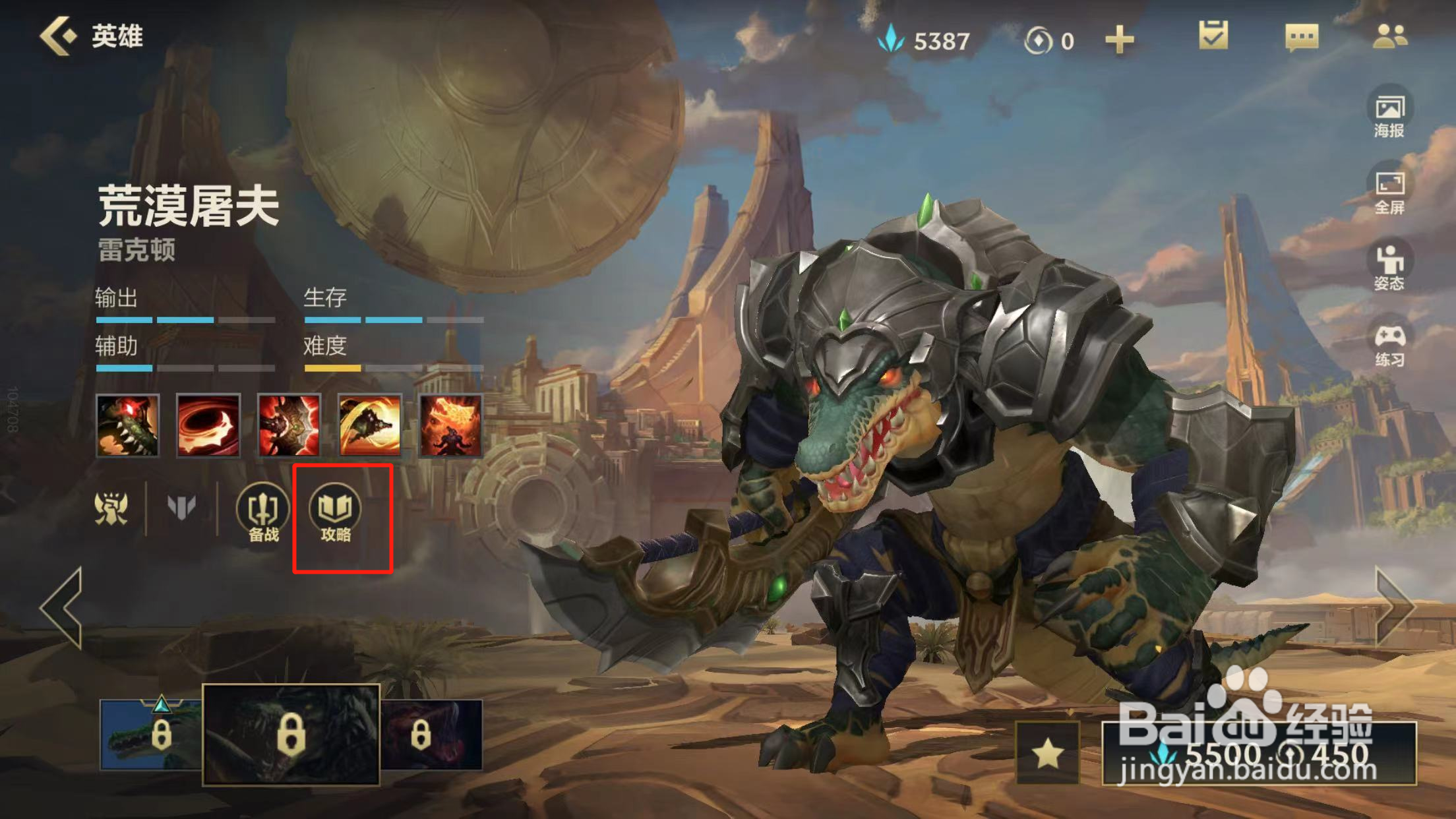Show the previous hero with left arrow
Screen dimensions: 1456x819
pyautogui.click(x=62, y=607)
